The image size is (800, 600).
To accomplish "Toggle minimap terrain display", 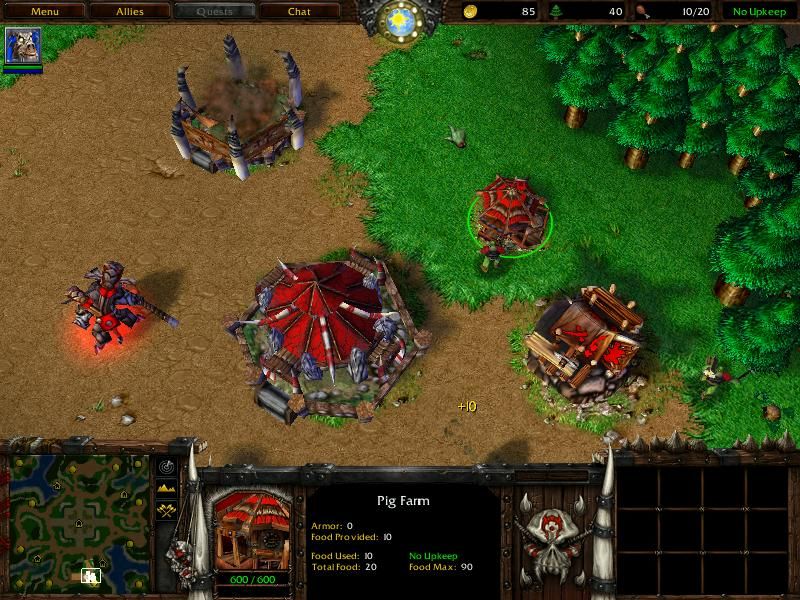I will [166, 488].
